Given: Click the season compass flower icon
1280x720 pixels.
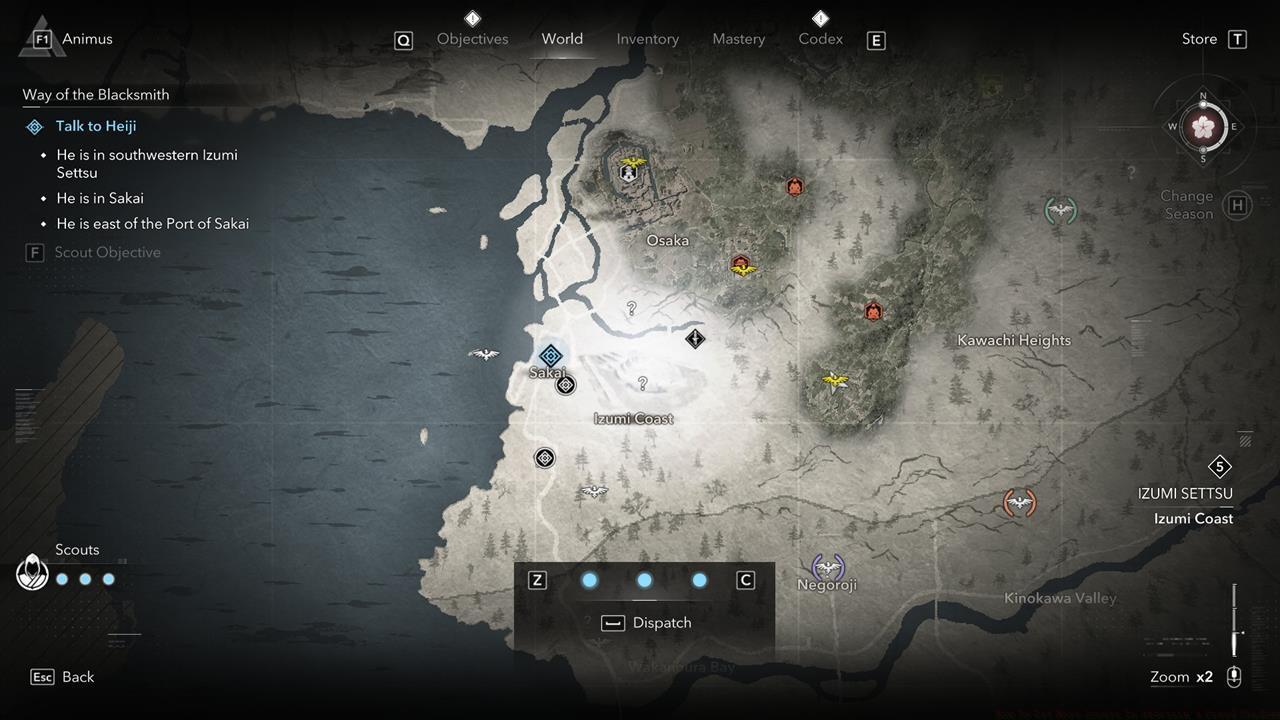Looking at the screenshot, I should [1203, 127].
